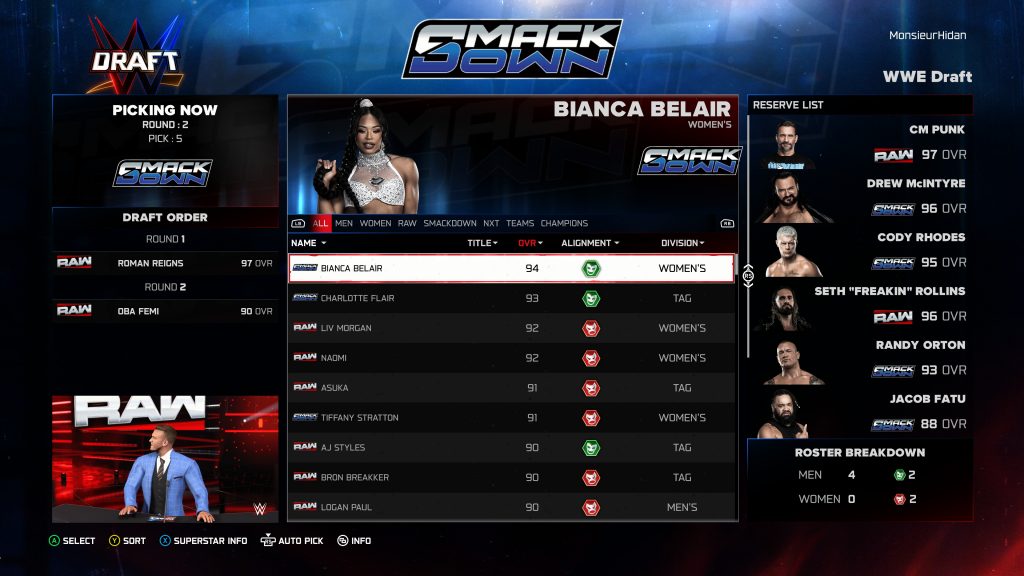Choose AJ Styles from the roster list

click(x=511, y=448)
